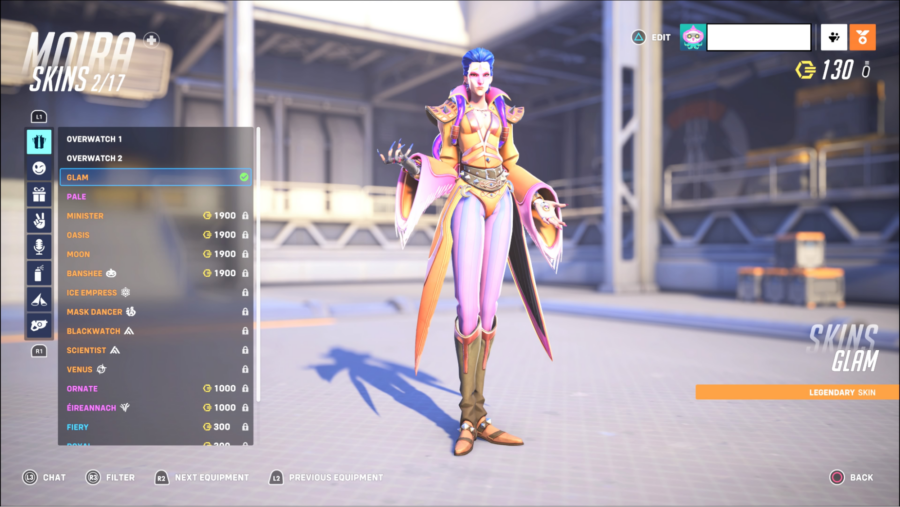This screenshot has width=900, height=507.
Task: Choose the Blackwatch skin
Action: [x=155, y=331]
